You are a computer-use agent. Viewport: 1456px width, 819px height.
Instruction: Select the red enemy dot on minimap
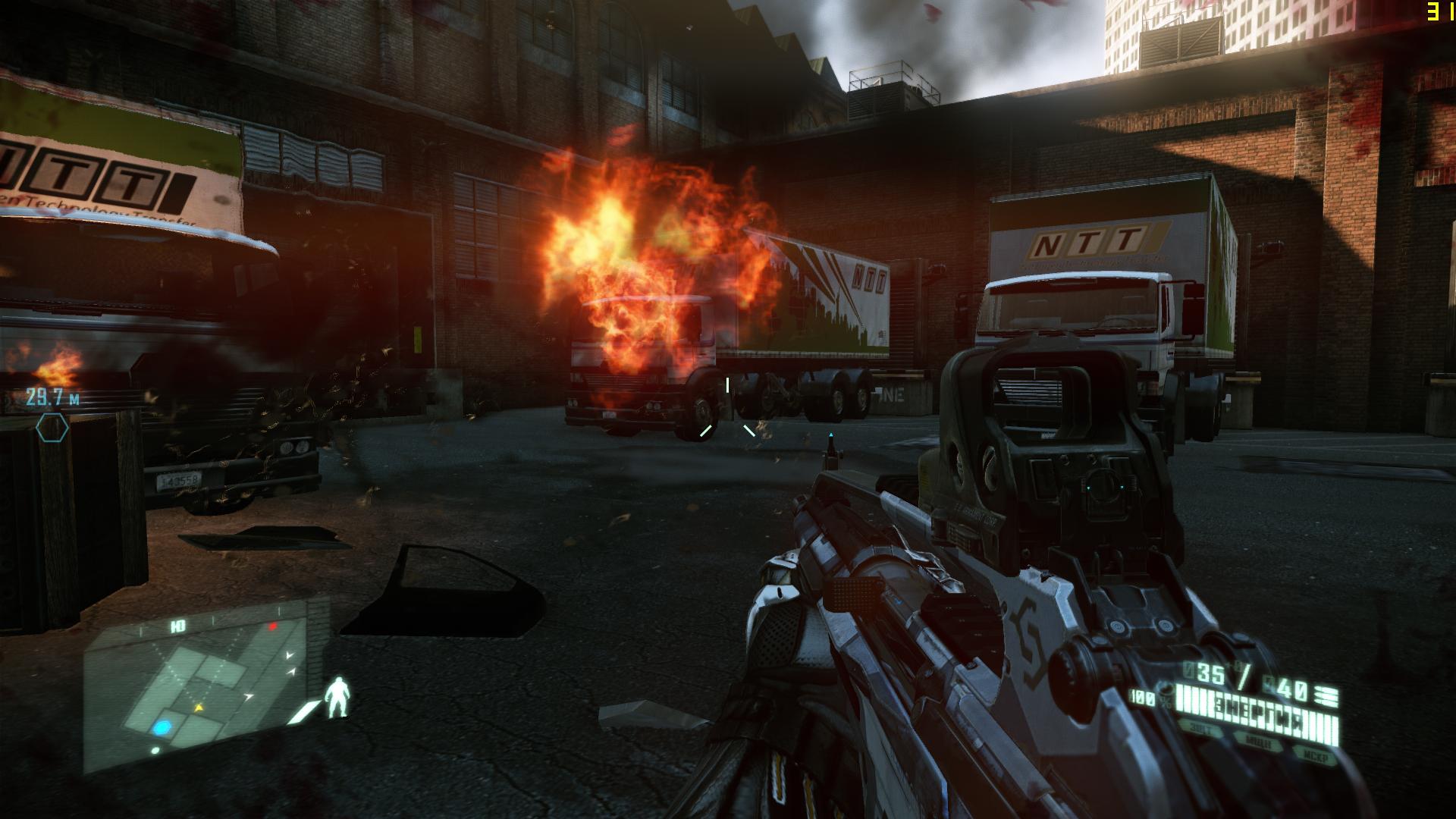click(x=273, y=627)
